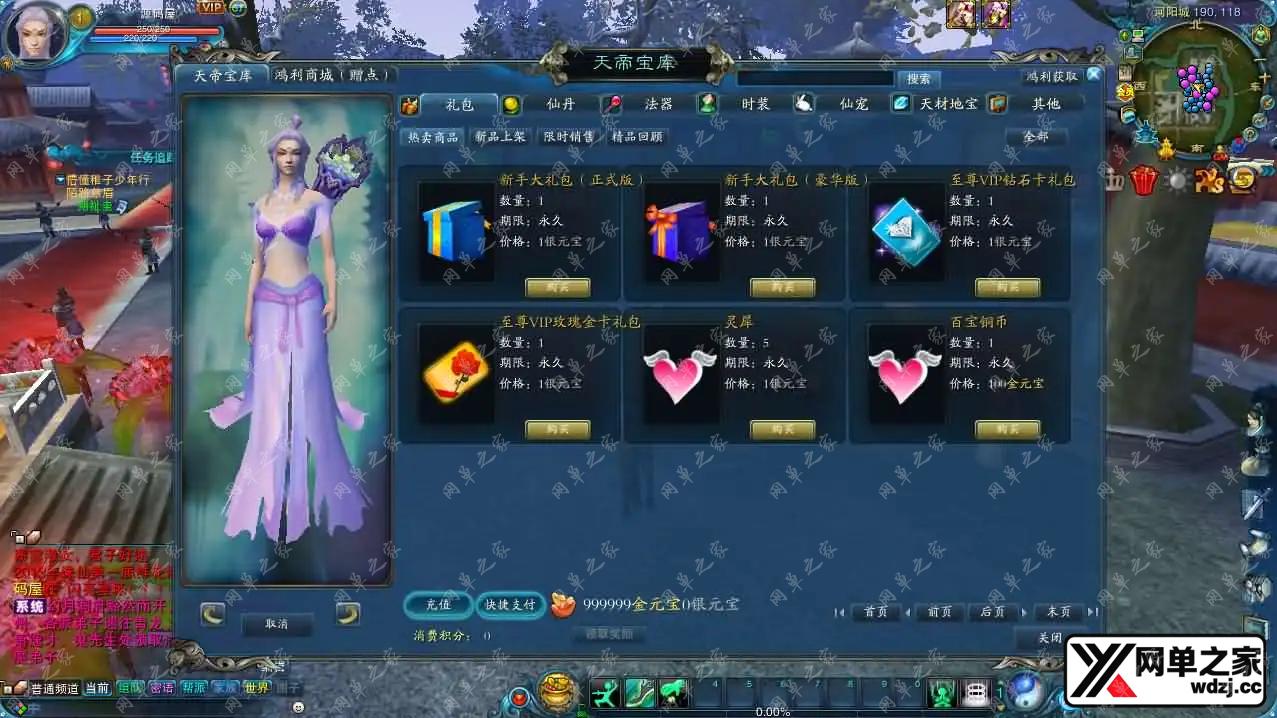Close the 天帝宝库 shop window
Screen dimensions: 1277x718
(x=1093, y=75)
